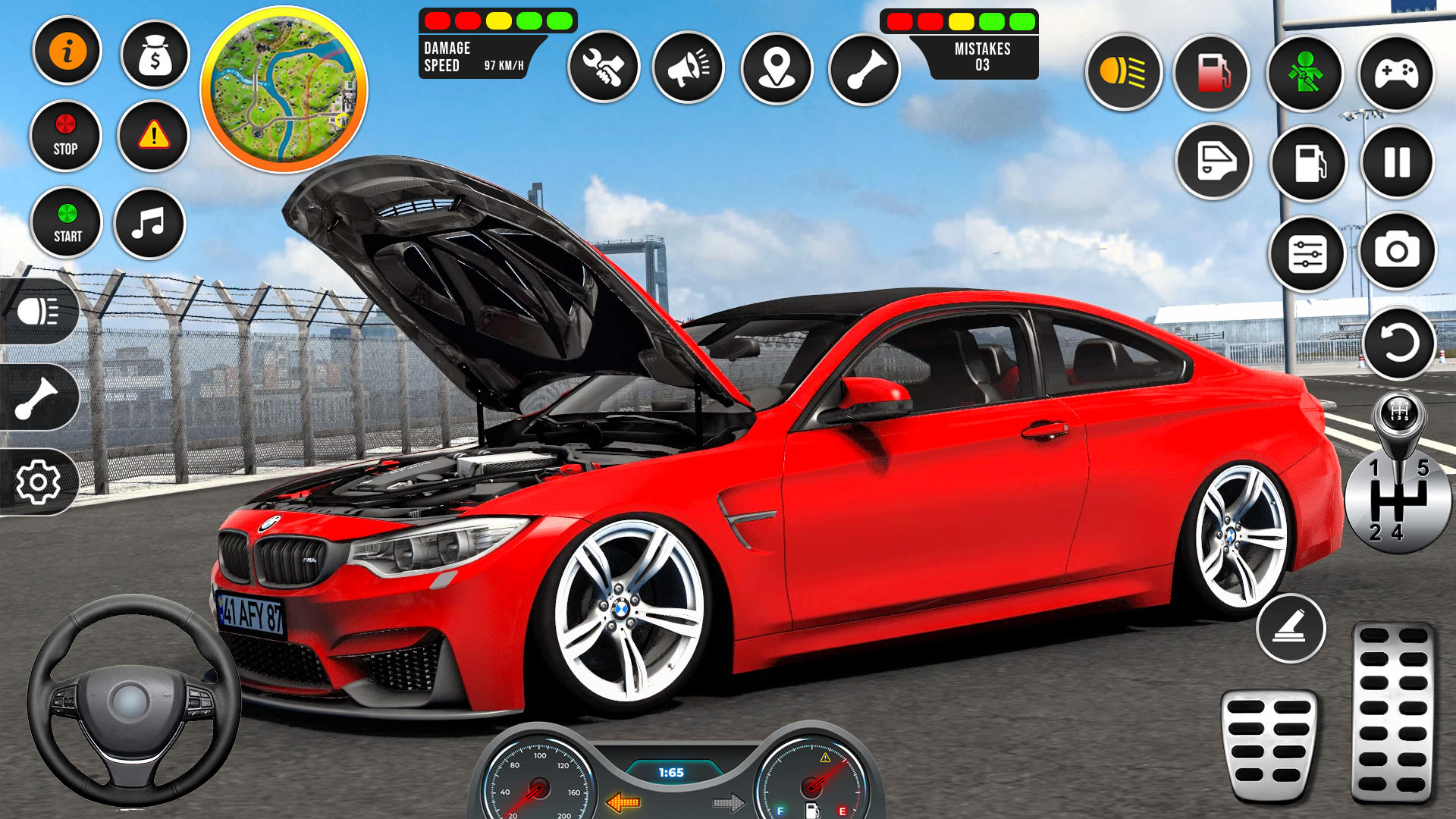
Task: Open the music toggle menu
Action: click(x=153, y=221)
